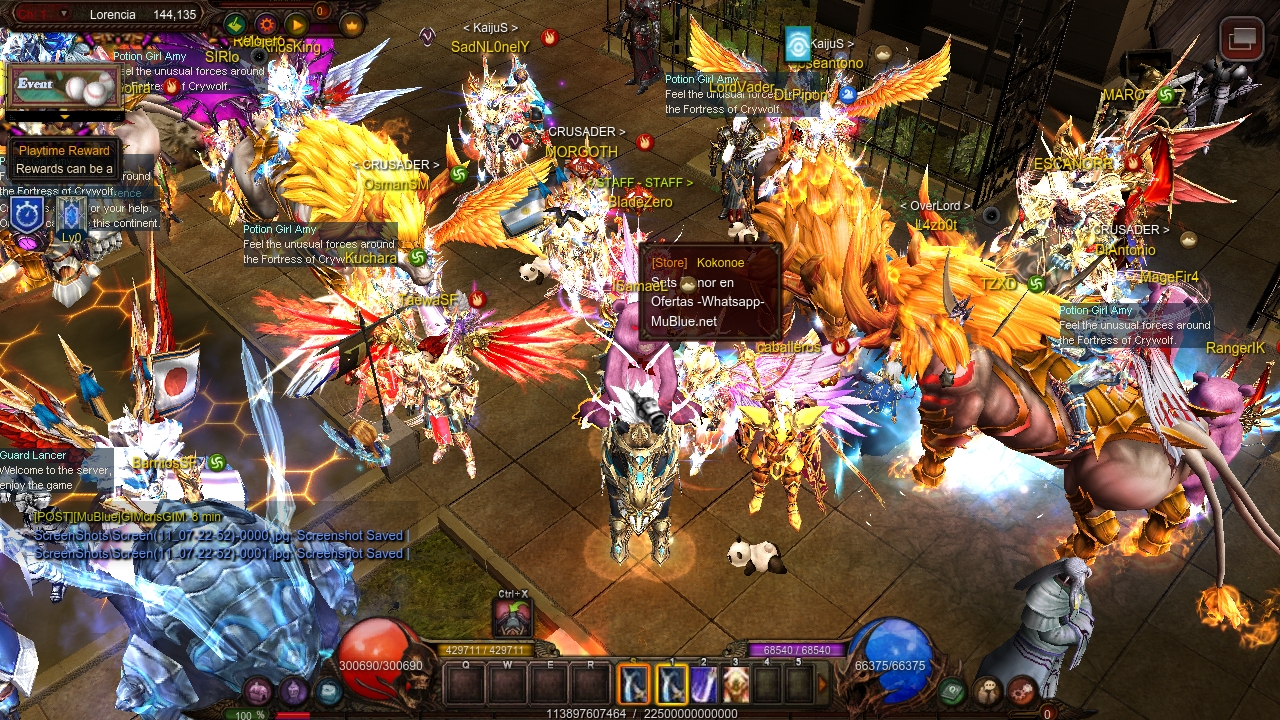Viewport: 1280px width, 720px height.
Task: Select the orange-highlighted sword skill slot
Action: 635,684
